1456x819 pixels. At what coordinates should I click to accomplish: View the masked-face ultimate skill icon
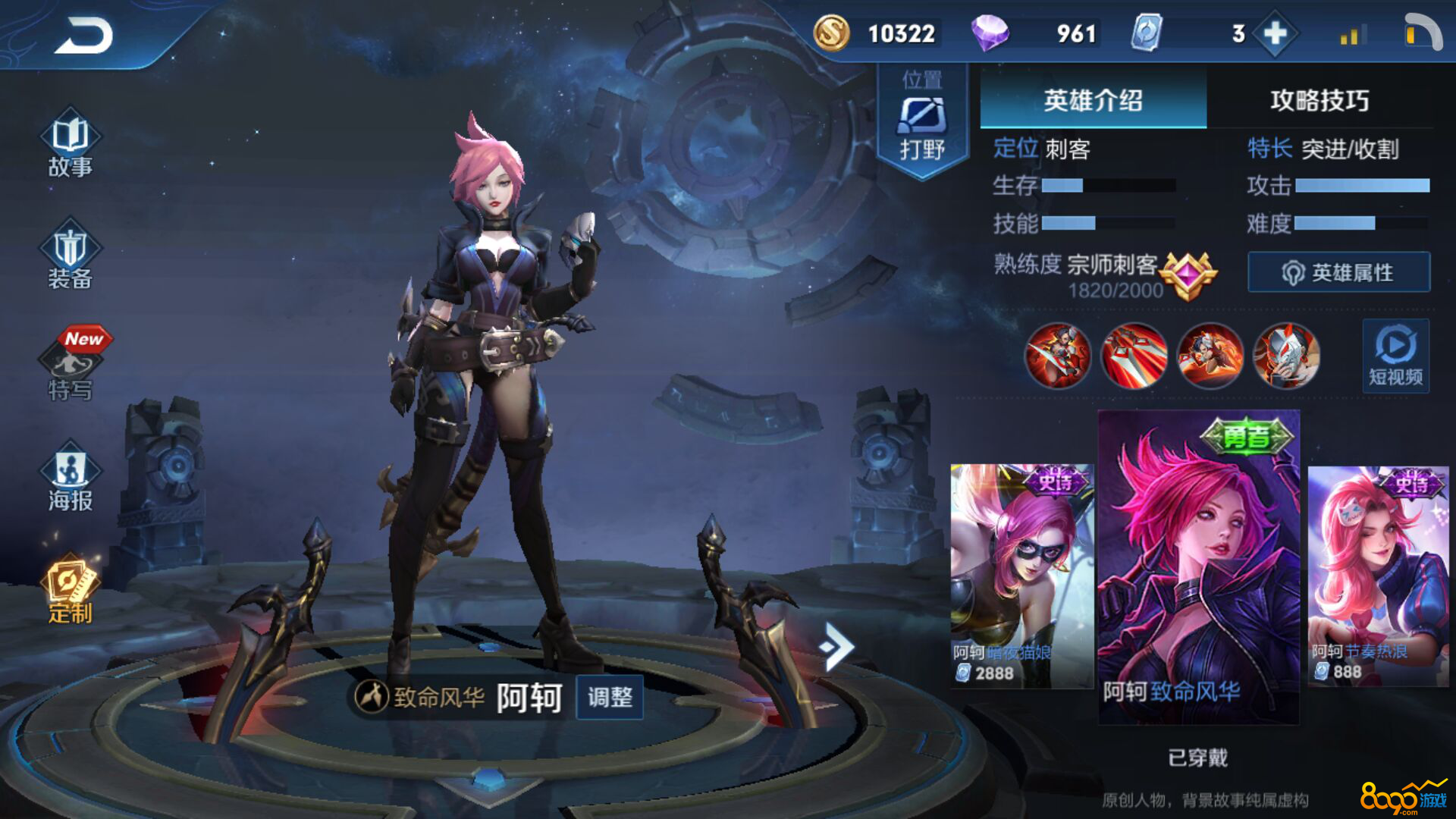[x=1286, y=355]
